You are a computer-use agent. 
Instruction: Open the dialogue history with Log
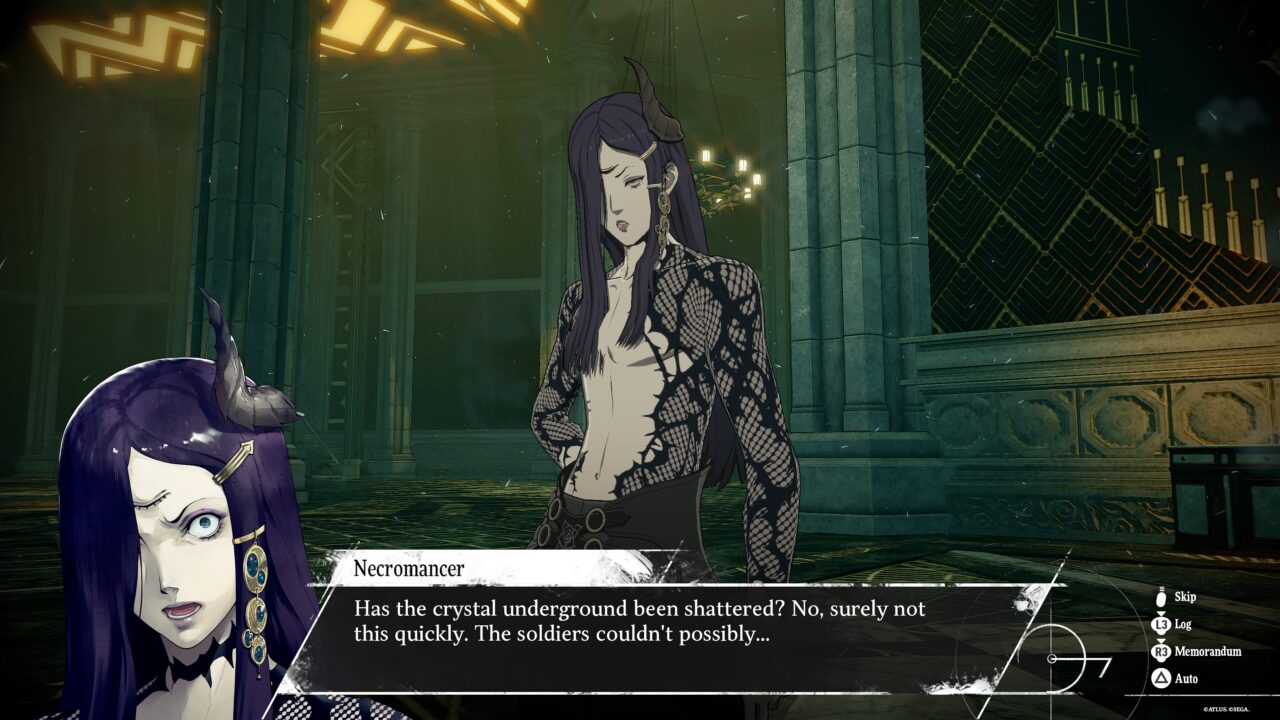[x=1184, y=624]
